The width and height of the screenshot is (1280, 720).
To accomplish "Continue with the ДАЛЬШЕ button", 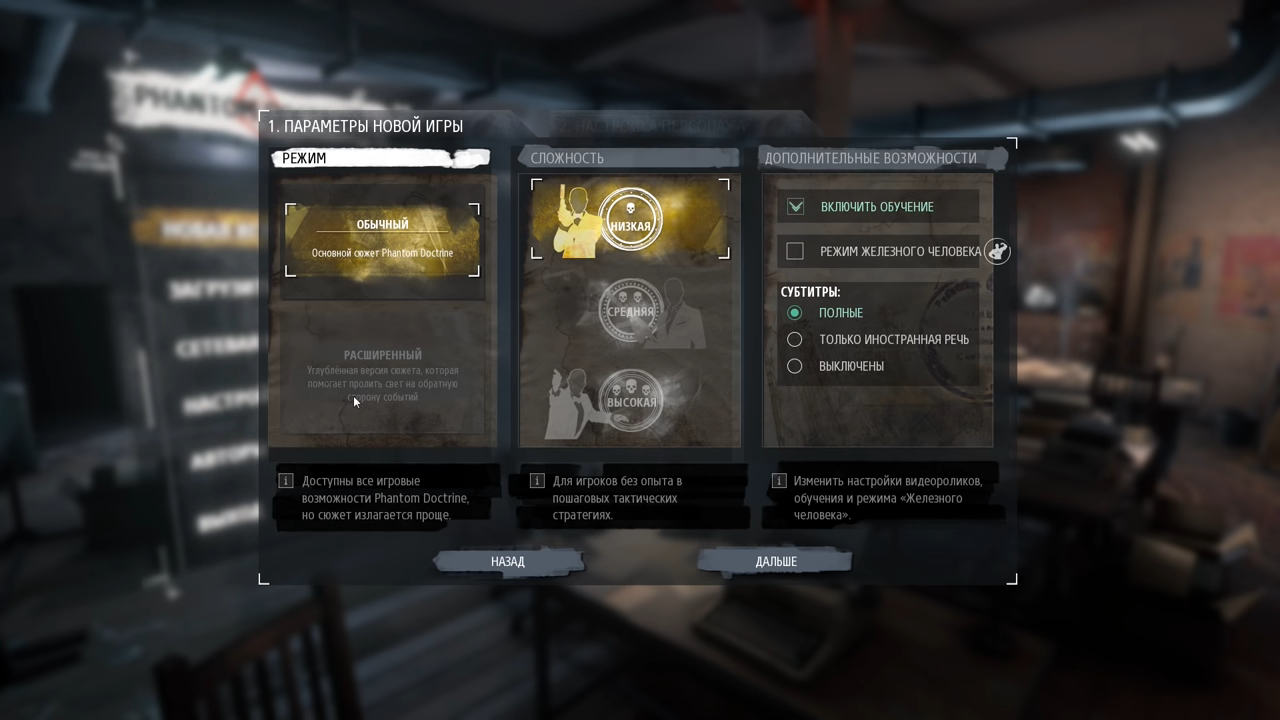I will 776,561.
